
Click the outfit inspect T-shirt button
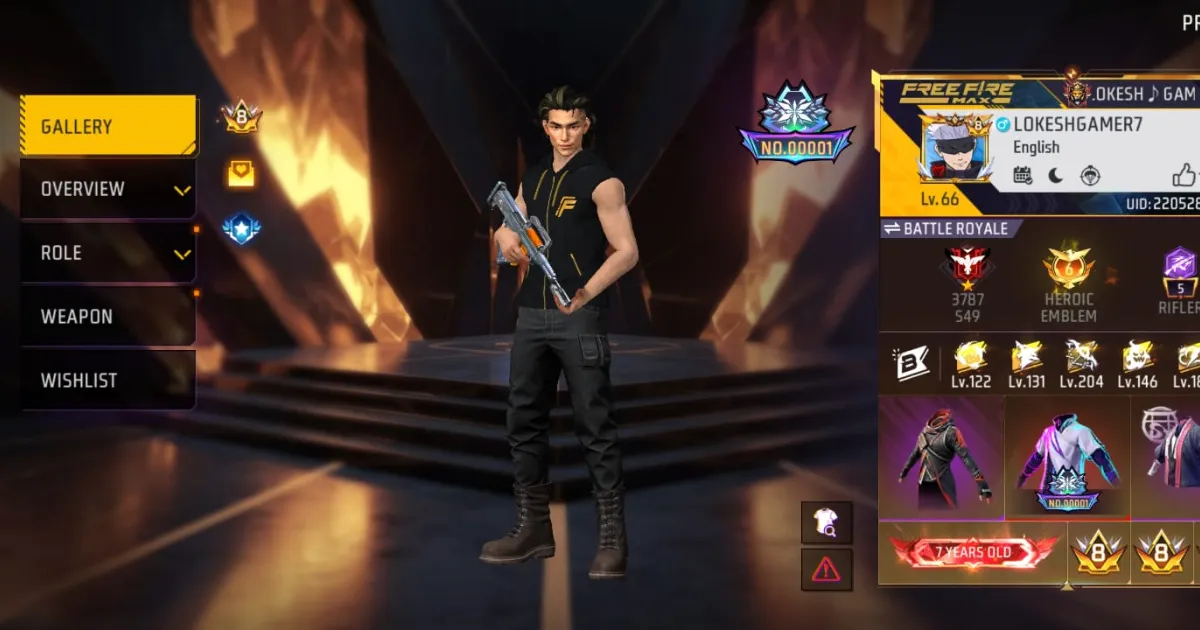[x=826, y=522]
